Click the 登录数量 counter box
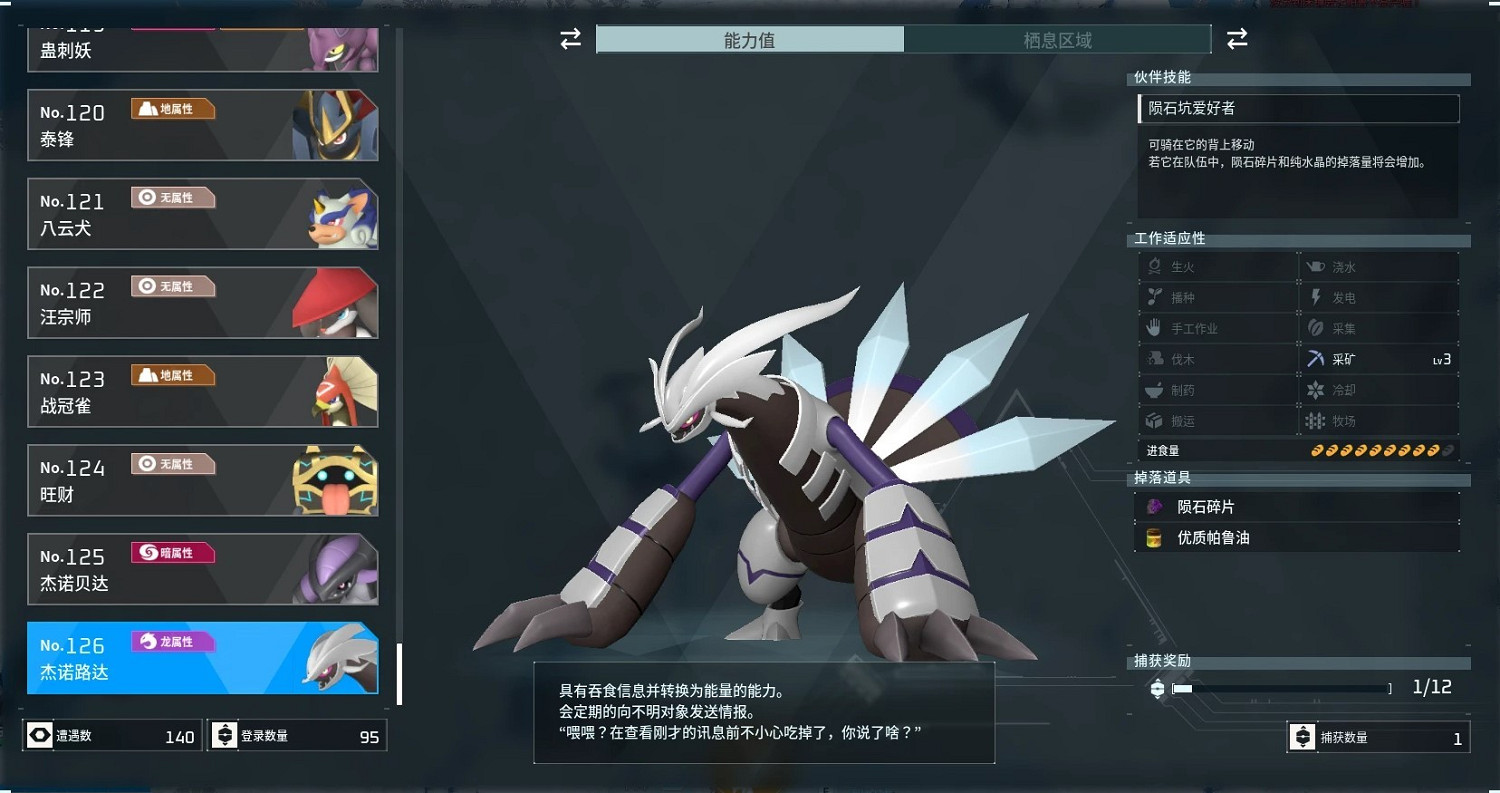 tap(297, 736)
